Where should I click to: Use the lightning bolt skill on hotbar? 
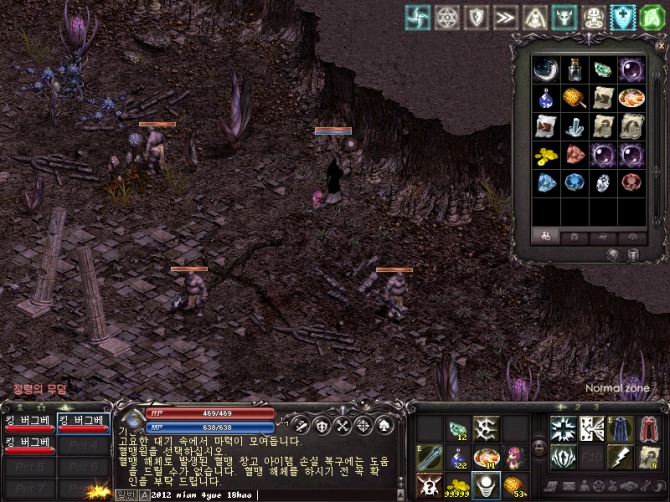[620, 457]
